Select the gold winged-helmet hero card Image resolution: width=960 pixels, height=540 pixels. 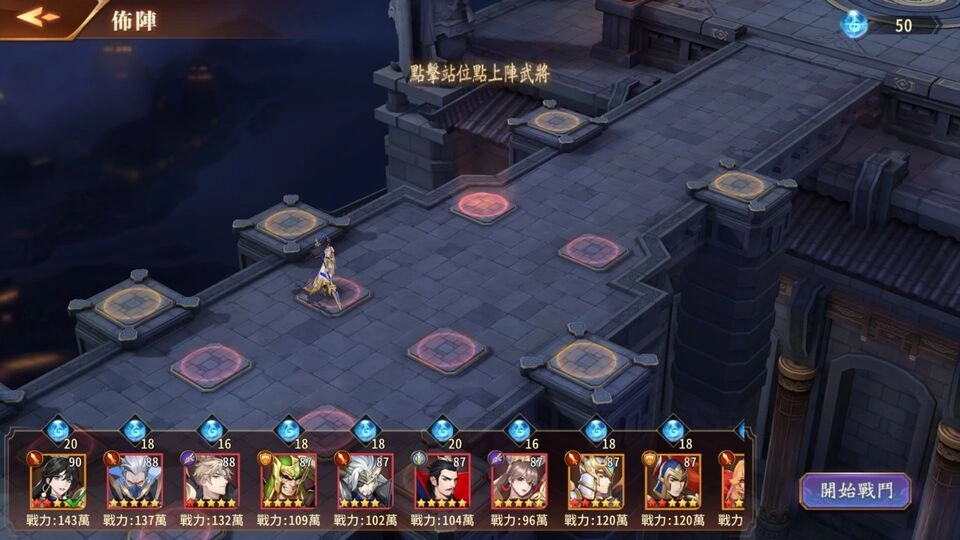point(595,481)
